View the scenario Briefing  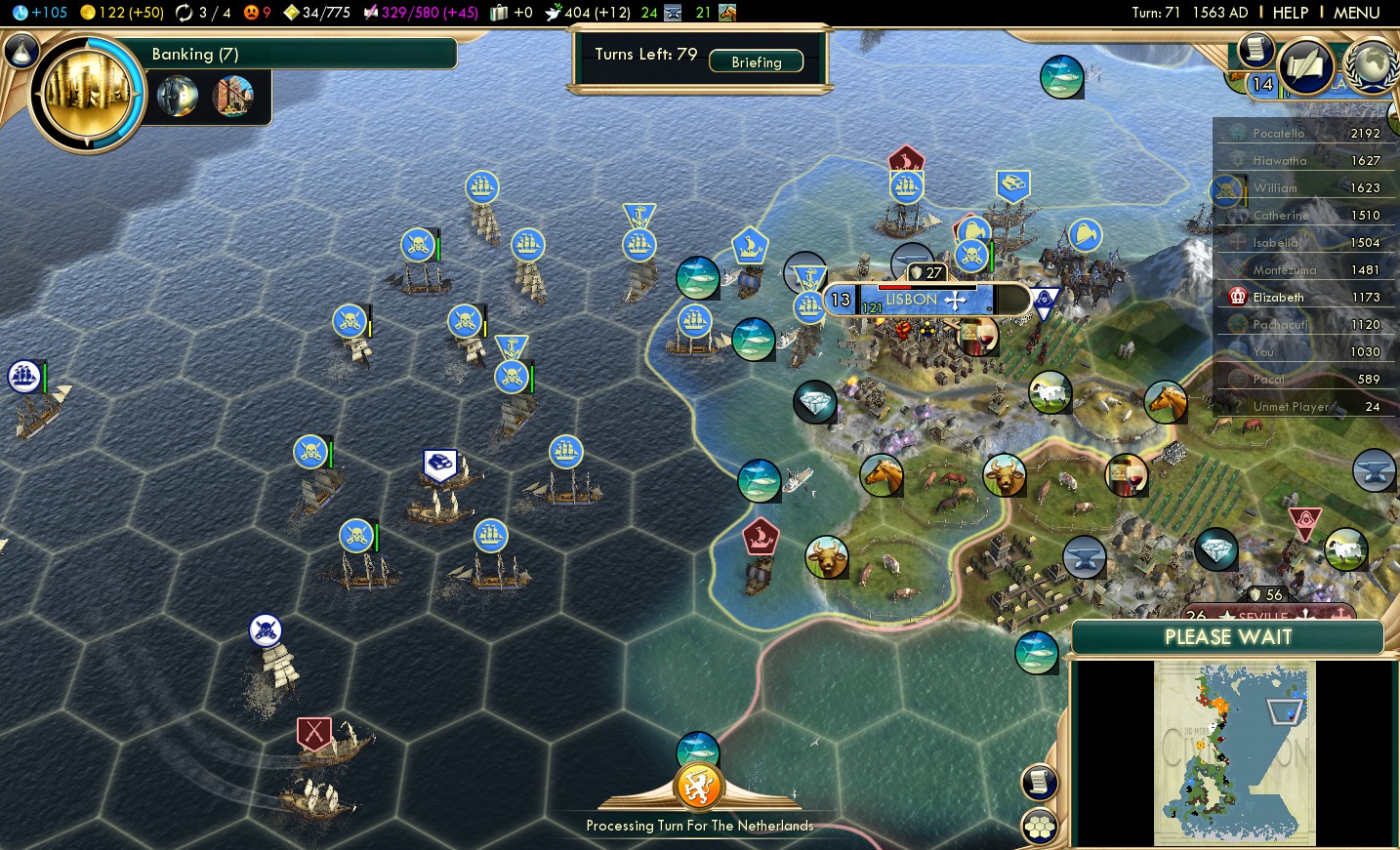click(757, 61)
